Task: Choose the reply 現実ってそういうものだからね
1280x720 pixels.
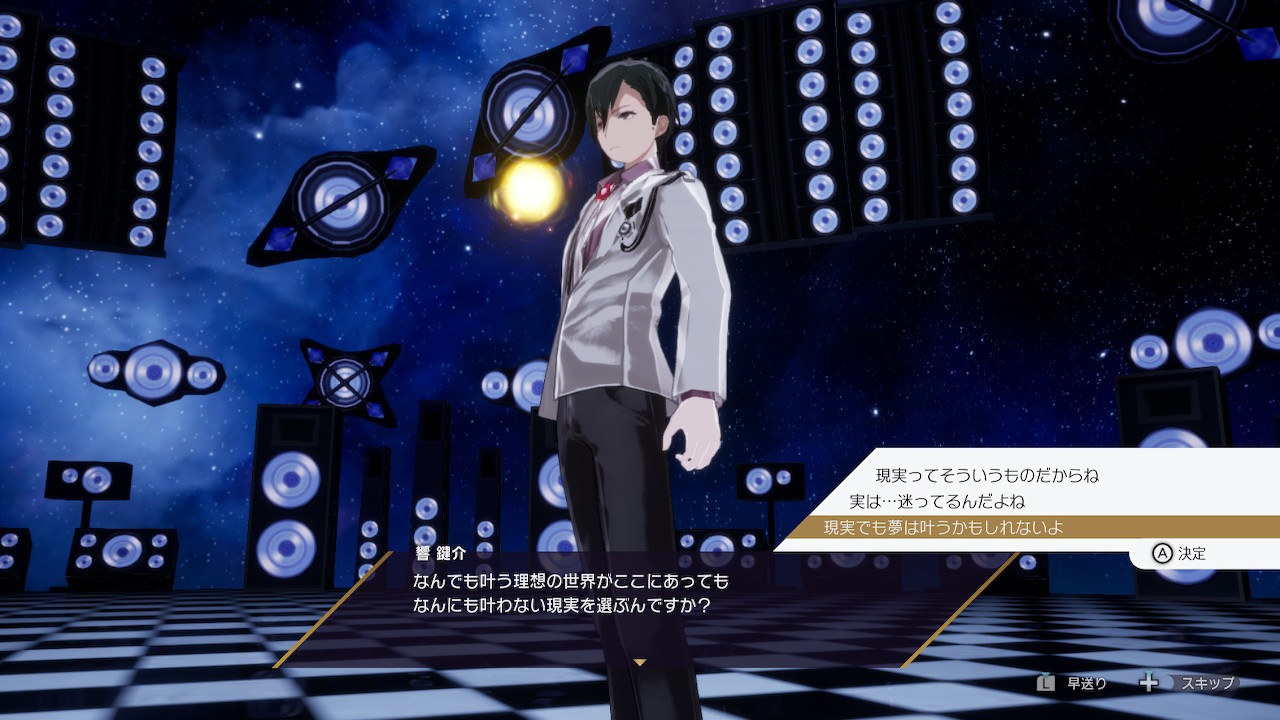Action: point(986,475)
